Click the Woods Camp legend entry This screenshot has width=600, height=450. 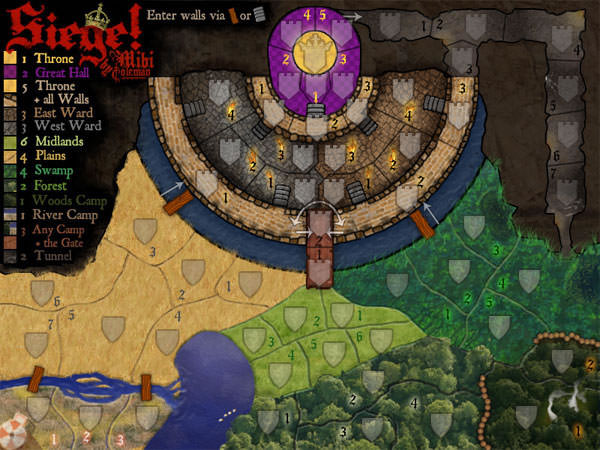(62, 199)
